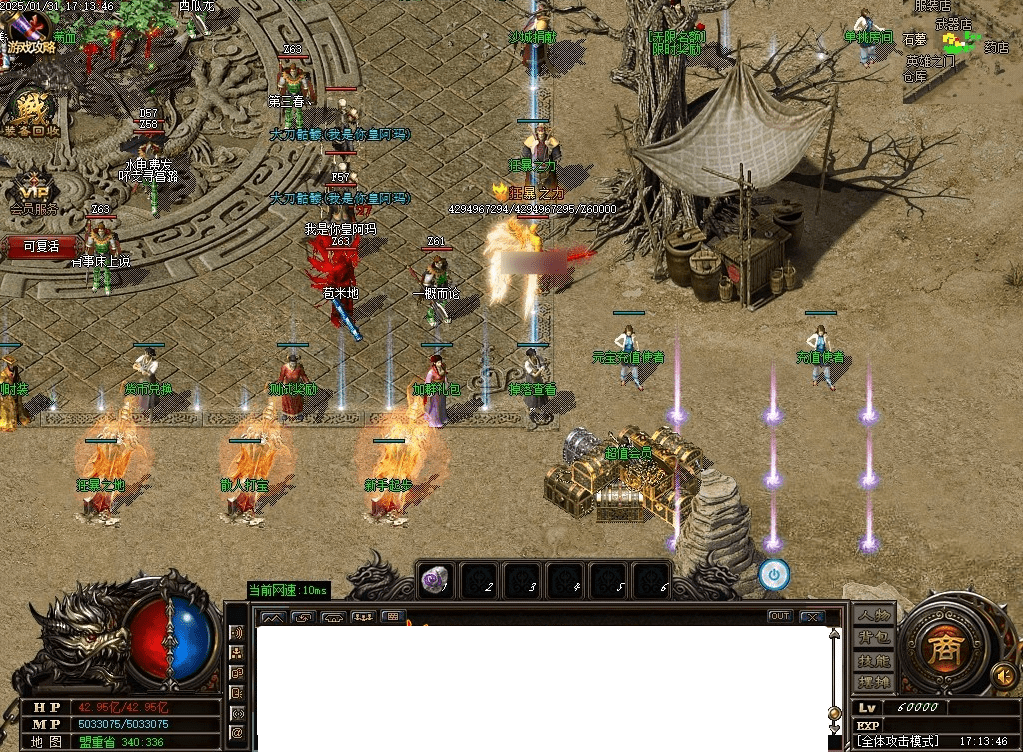
Task: Switch the 全体攻击模式 attack mode
Action: (898, 741)
